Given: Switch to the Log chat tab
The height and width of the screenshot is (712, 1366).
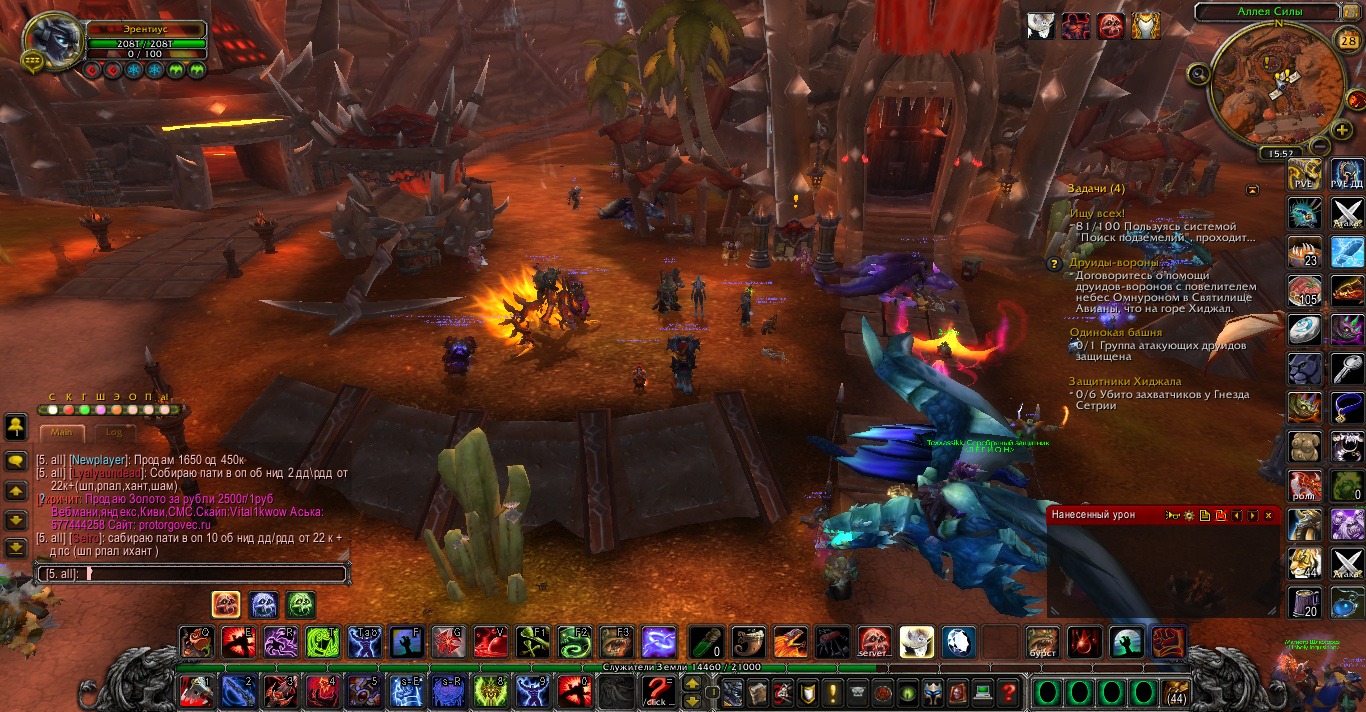Looking at the screenshot, I should [x=114, y=432].
